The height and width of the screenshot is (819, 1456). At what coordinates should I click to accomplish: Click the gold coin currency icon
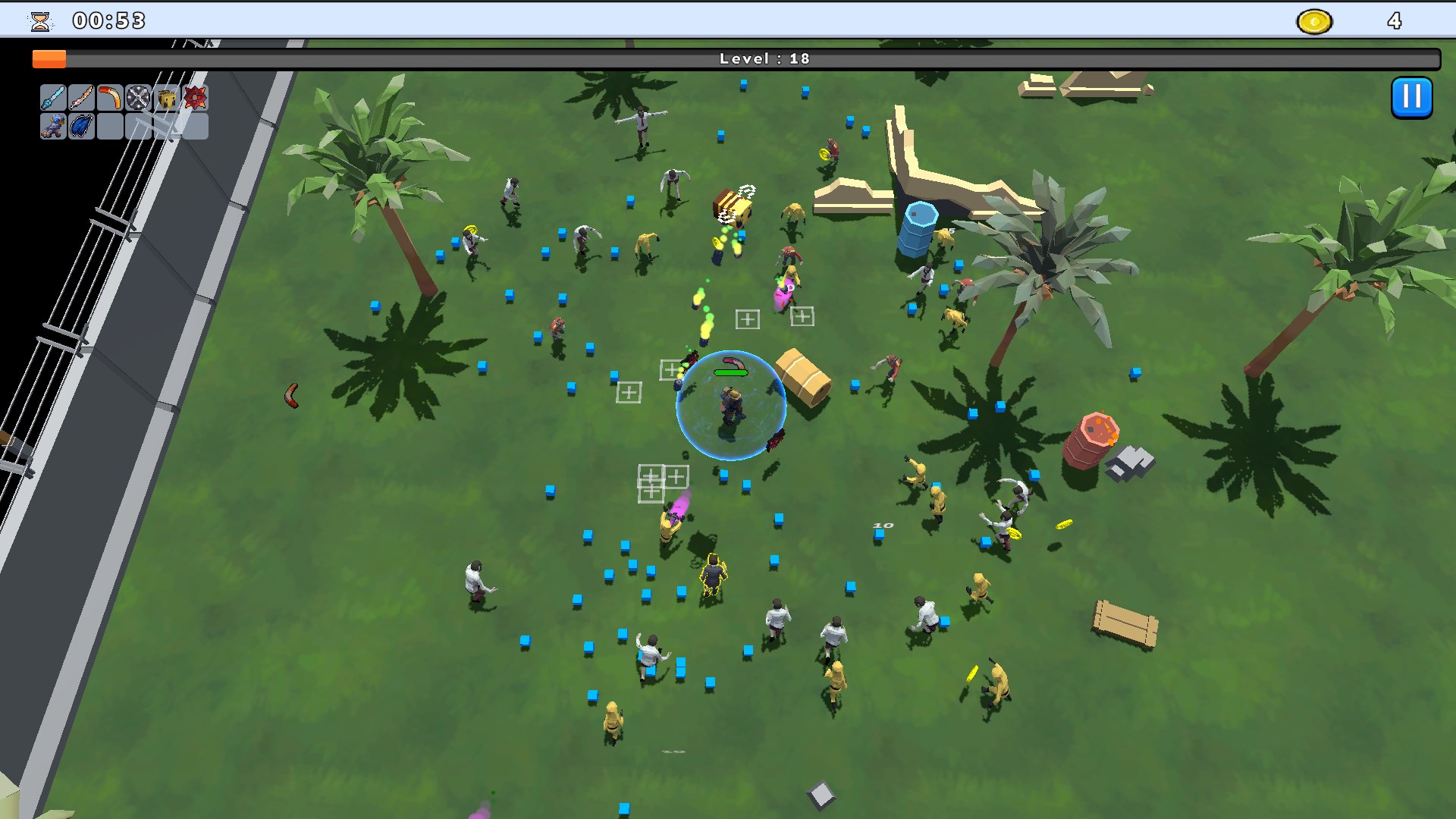click(x=1316, y=21)
